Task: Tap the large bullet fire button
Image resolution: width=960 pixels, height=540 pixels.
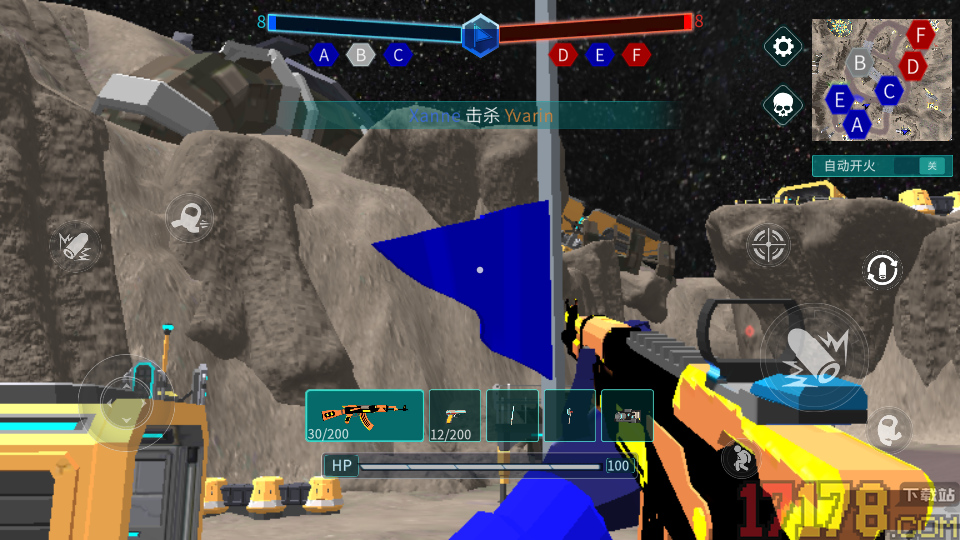Action: tap(814, 357)
